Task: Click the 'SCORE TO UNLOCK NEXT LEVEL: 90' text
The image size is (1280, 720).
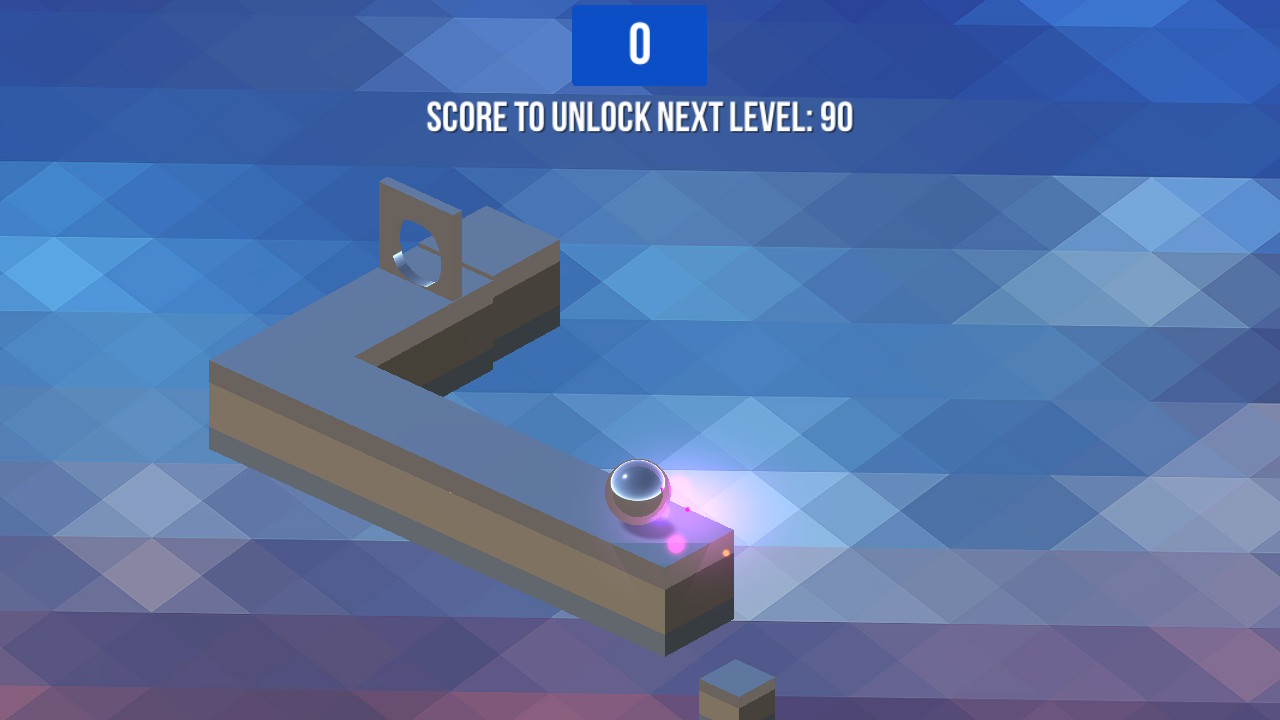Action: (x=639, y=117)
